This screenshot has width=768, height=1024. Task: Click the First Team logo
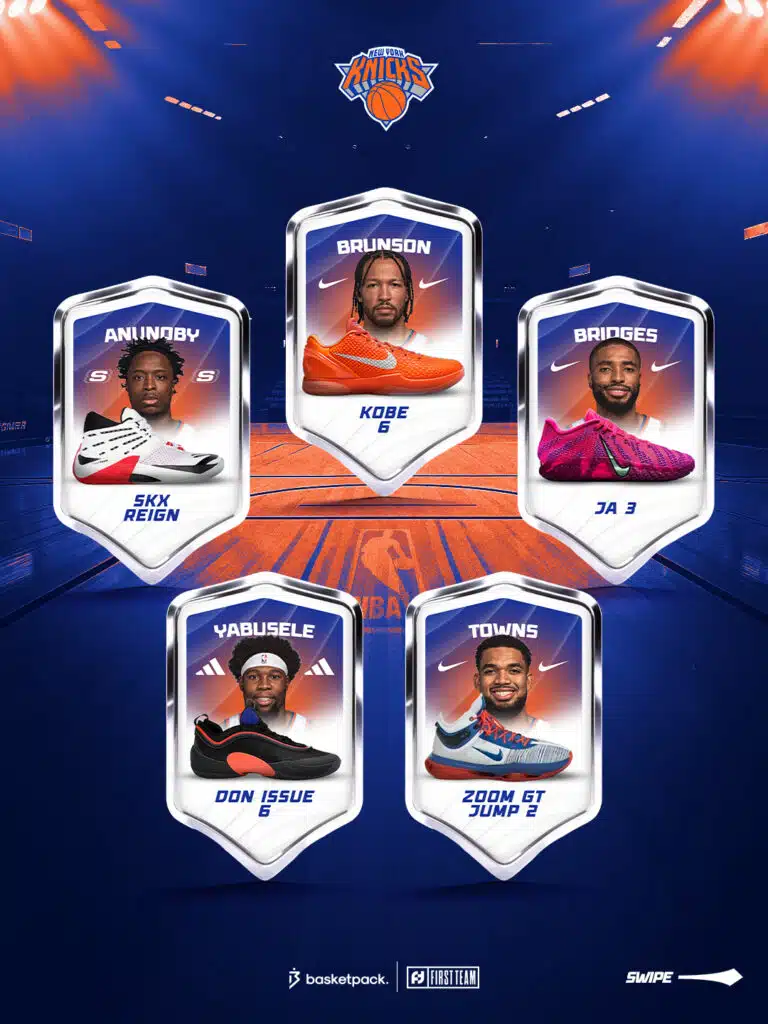(x=442, y=977)
